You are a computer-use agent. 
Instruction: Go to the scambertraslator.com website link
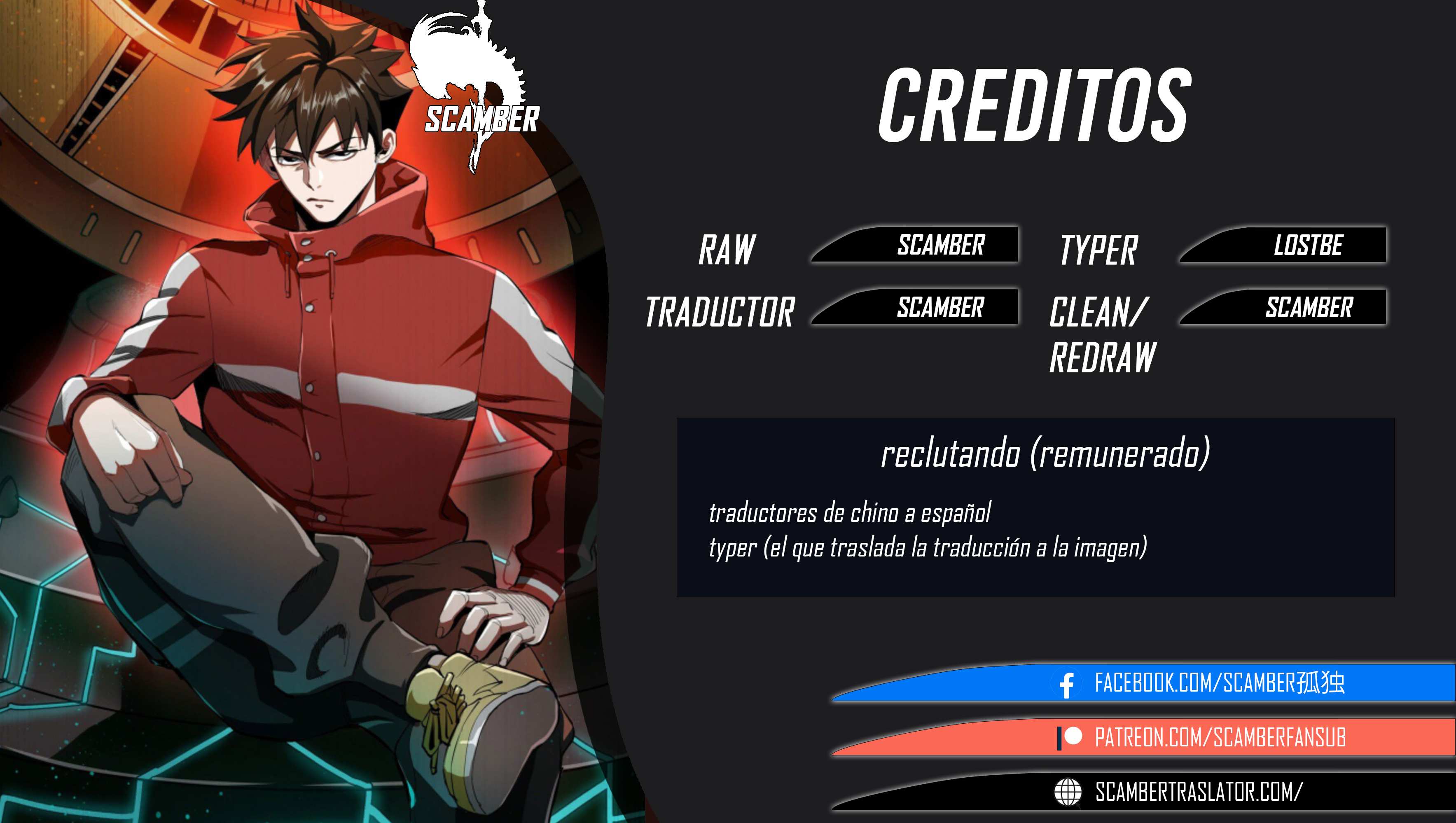1198,791
